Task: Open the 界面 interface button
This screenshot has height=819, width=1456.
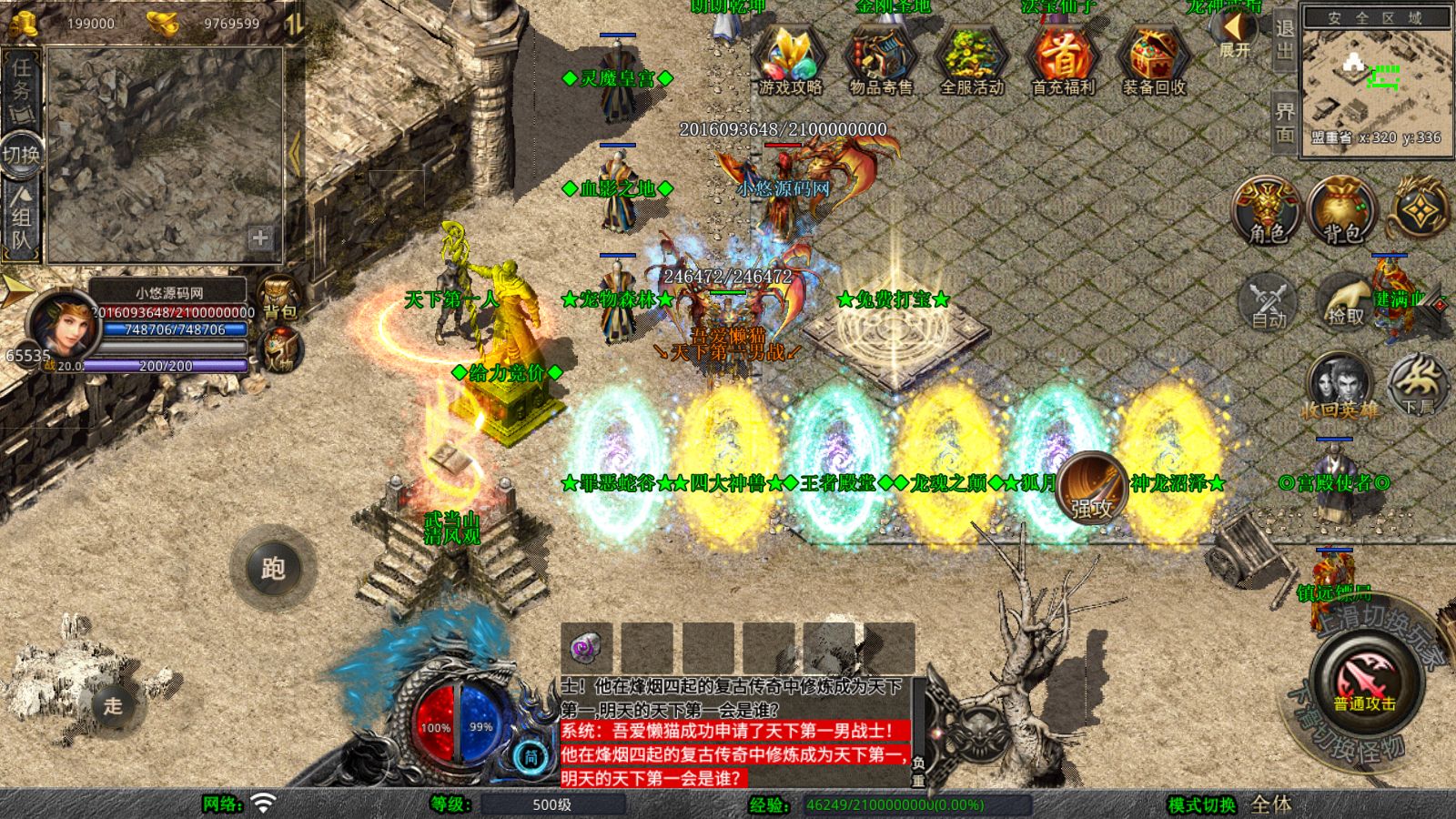Action: (1284, 122)
